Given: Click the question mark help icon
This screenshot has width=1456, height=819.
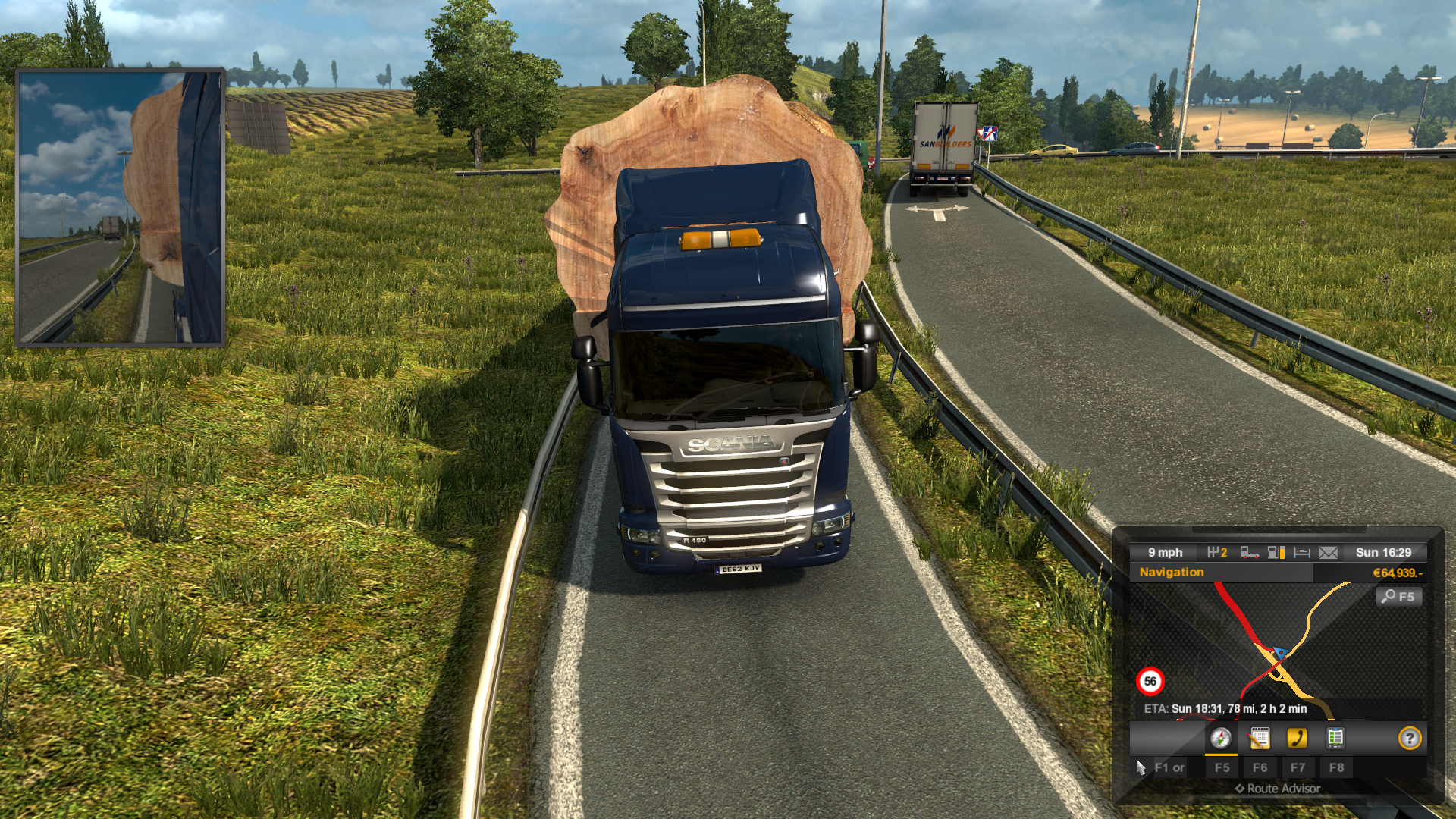Looking at the screenshot, I should (x=1410, y=738).
